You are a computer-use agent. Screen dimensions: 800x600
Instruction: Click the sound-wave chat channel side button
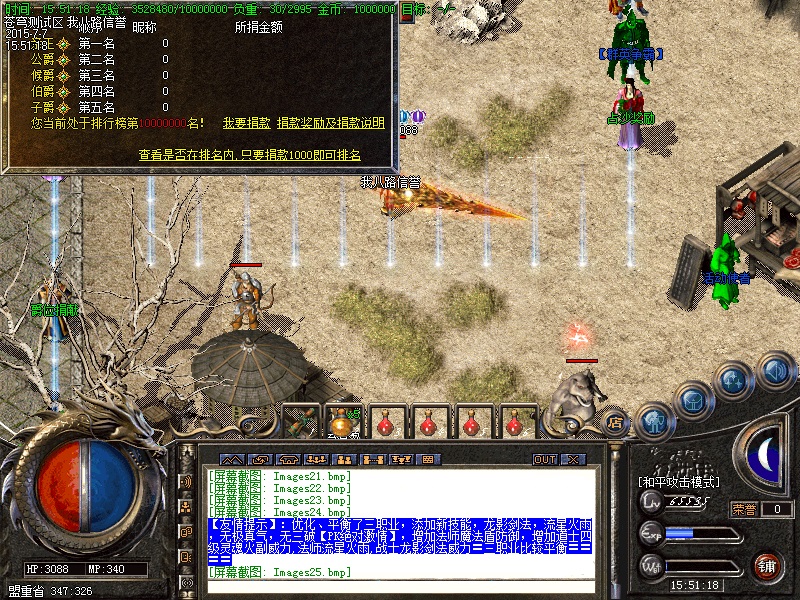click(x=186, y=481)
